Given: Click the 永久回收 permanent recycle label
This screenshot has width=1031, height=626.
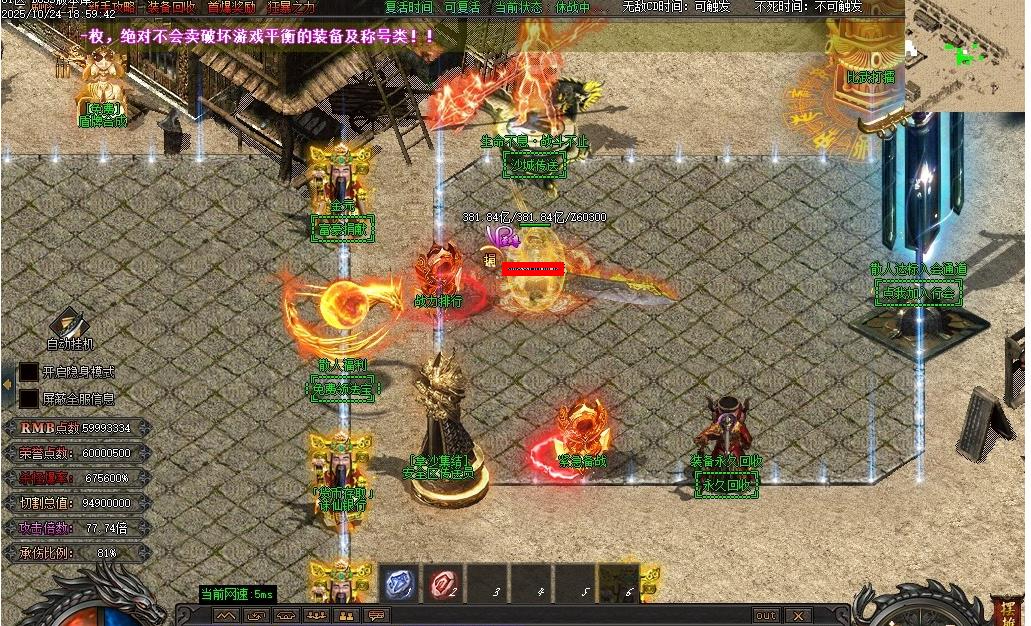Looking at the screenshot, I should [x=727, y=485].
